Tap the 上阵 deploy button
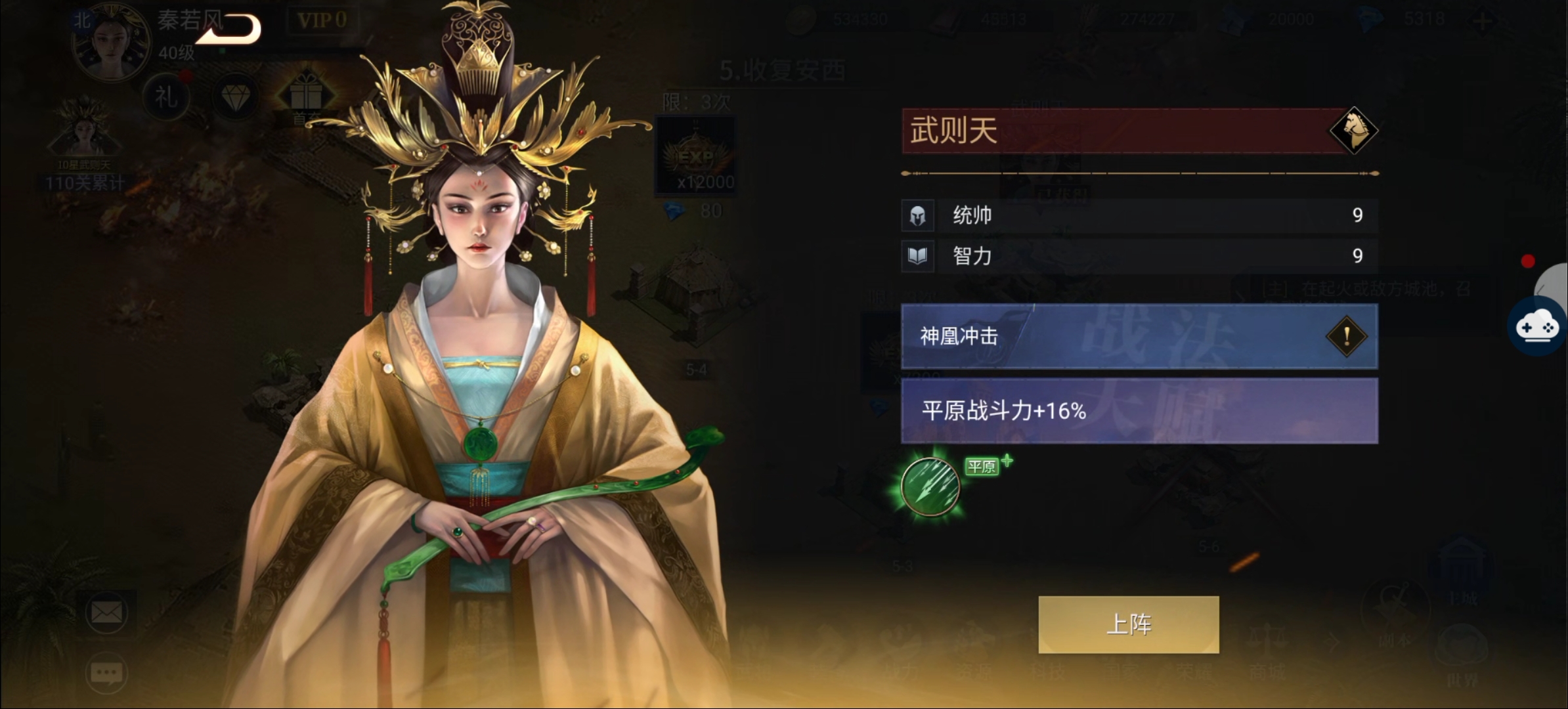This screenshot has width=1568, height=709. pyautogui.click(x=1128, y=624)
